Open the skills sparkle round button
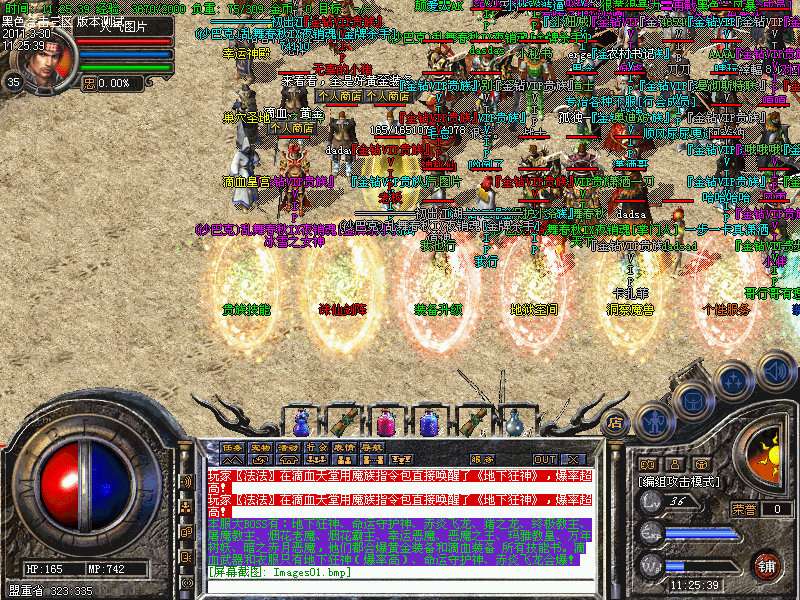 point(733,381)
